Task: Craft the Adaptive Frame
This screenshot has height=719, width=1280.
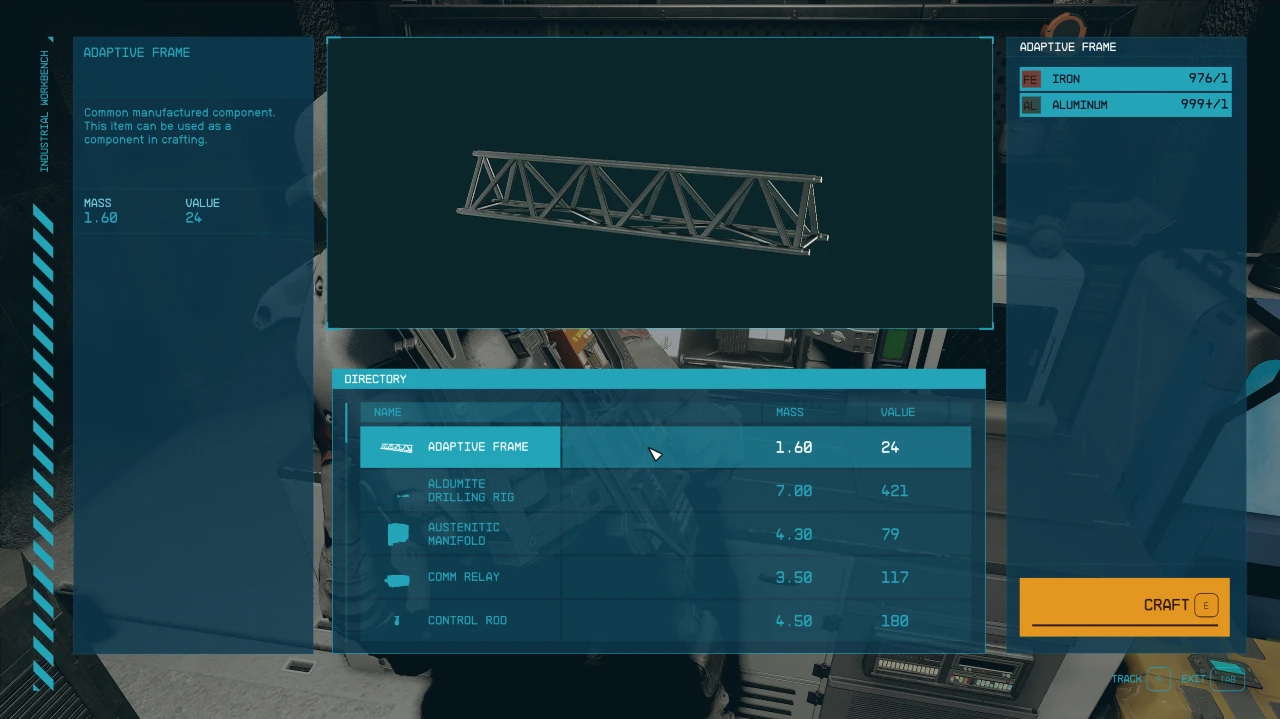Action: click(x=1124, y=606)
